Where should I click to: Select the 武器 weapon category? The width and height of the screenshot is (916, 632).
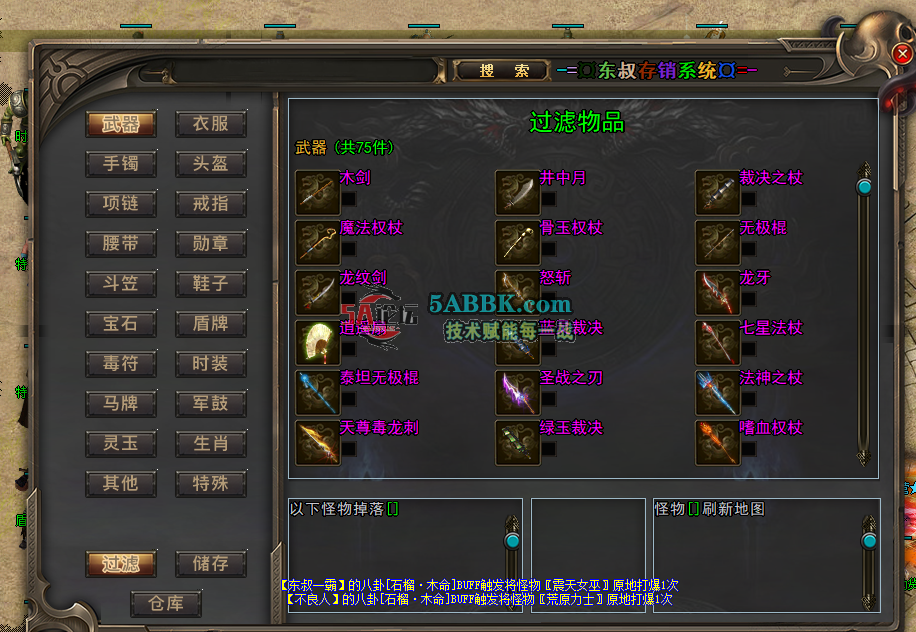pyautogui.click(x=121, y=124)
